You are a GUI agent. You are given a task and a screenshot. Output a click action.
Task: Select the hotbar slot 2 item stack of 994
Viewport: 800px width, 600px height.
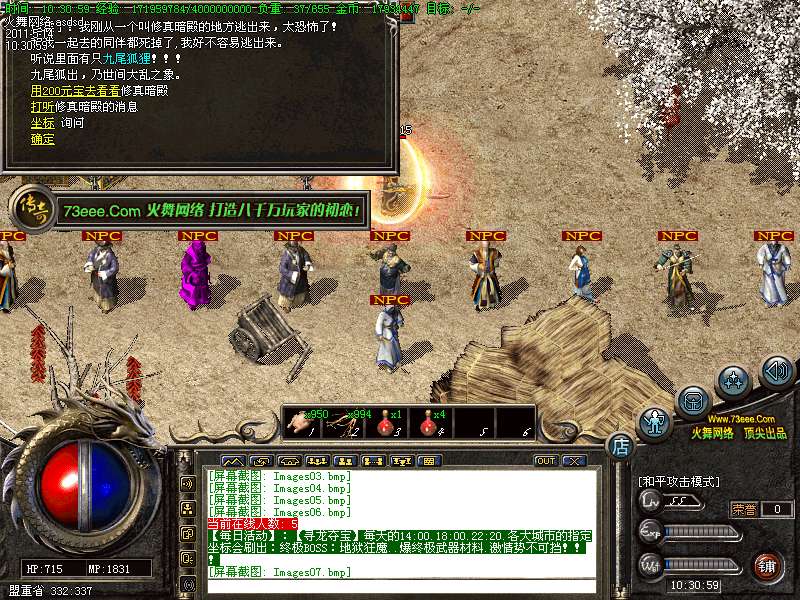[344, 422]
